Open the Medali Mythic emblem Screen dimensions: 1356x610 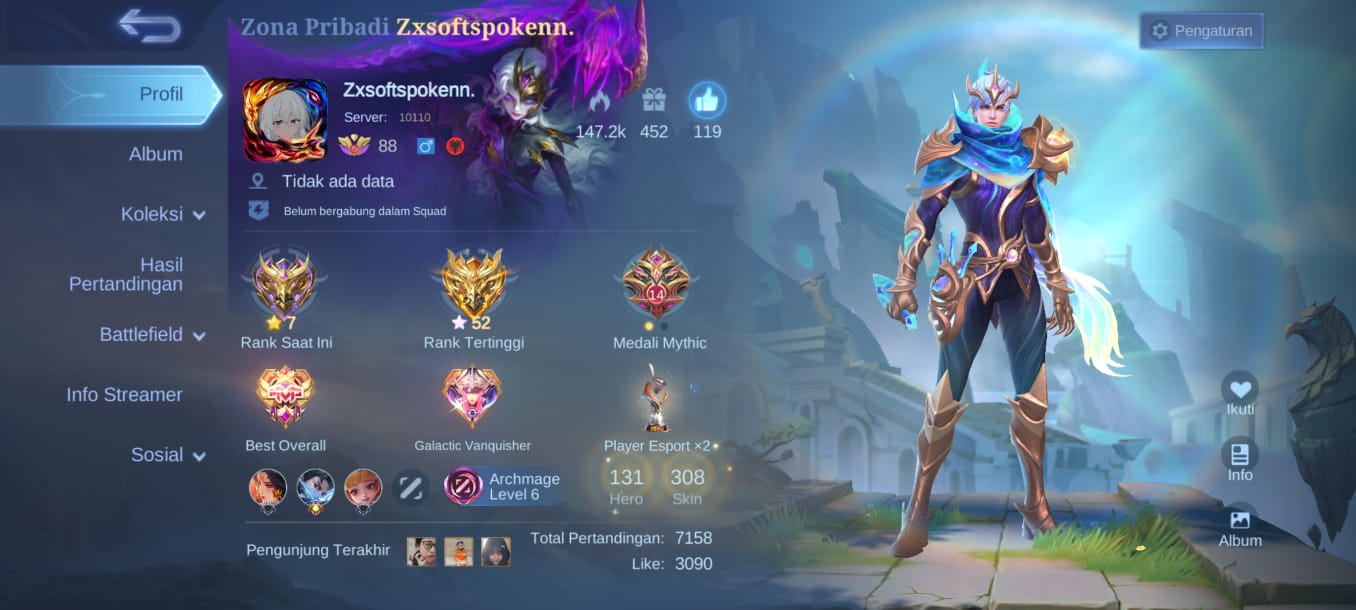click(x=657, y=283)
